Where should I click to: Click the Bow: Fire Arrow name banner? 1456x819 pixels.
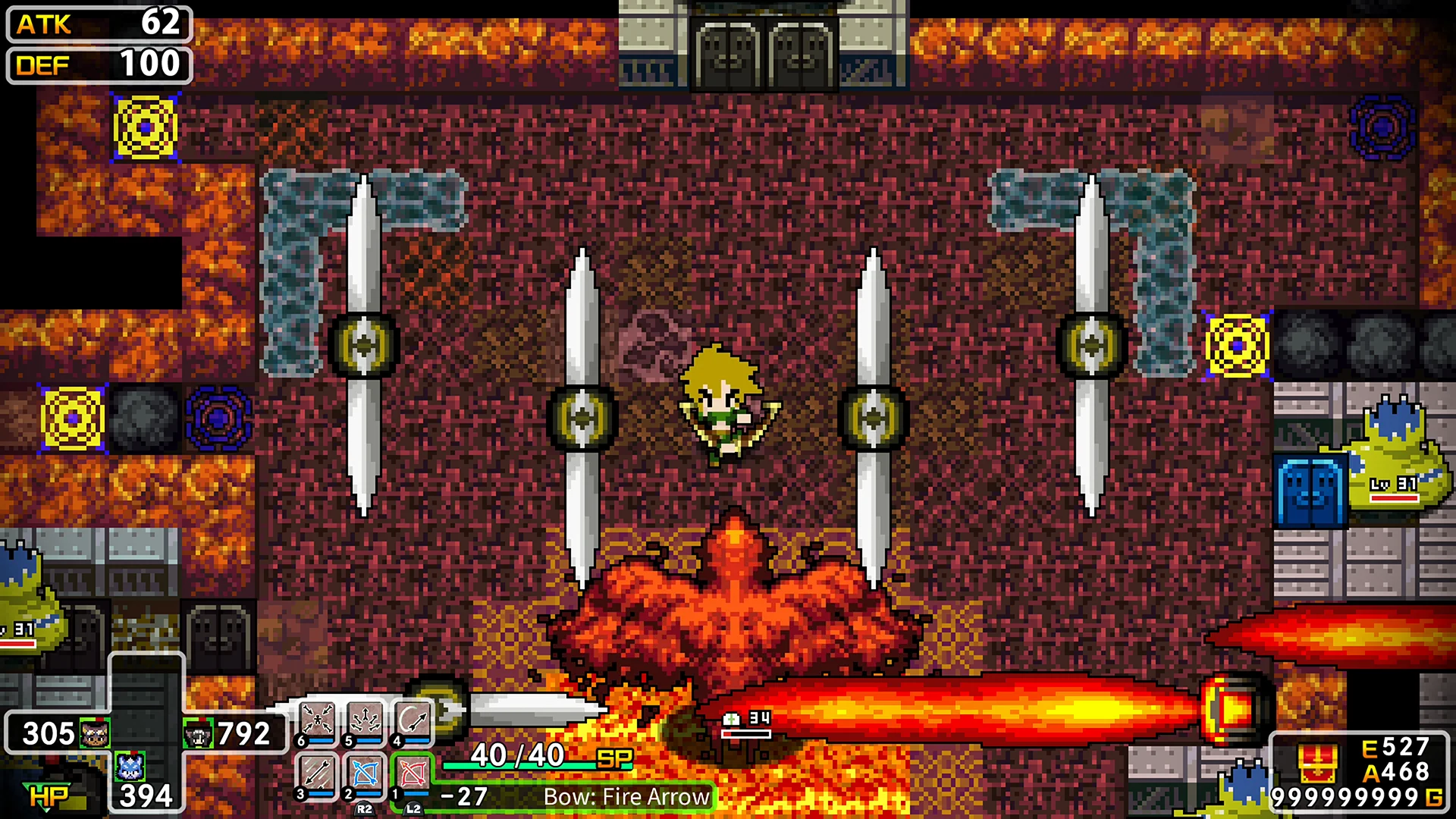tap(626, 796)
